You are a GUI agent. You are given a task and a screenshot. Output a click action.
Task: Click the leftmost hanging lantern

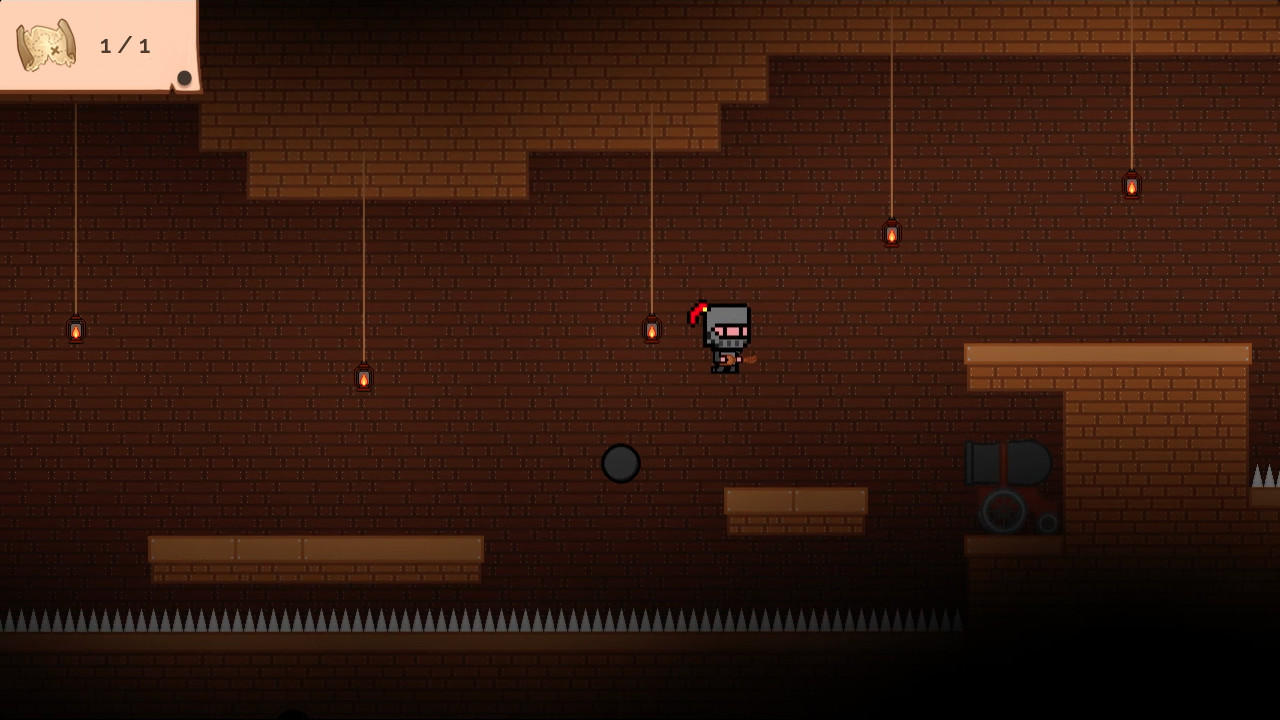point(76,329)
